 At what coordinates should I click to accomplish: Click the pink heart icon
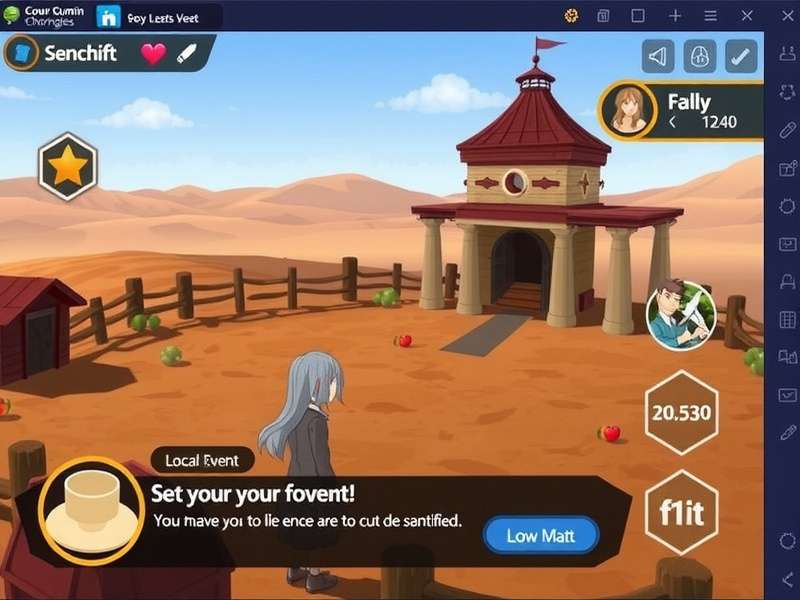[153, 54]
